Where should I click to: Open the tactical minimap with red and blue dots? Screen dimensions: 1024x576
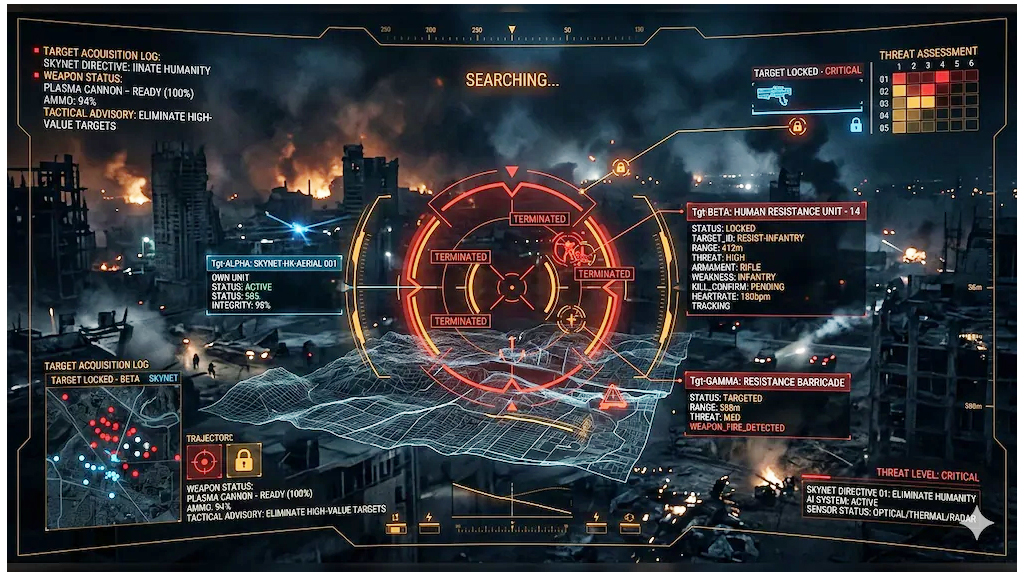coord(112,455)
